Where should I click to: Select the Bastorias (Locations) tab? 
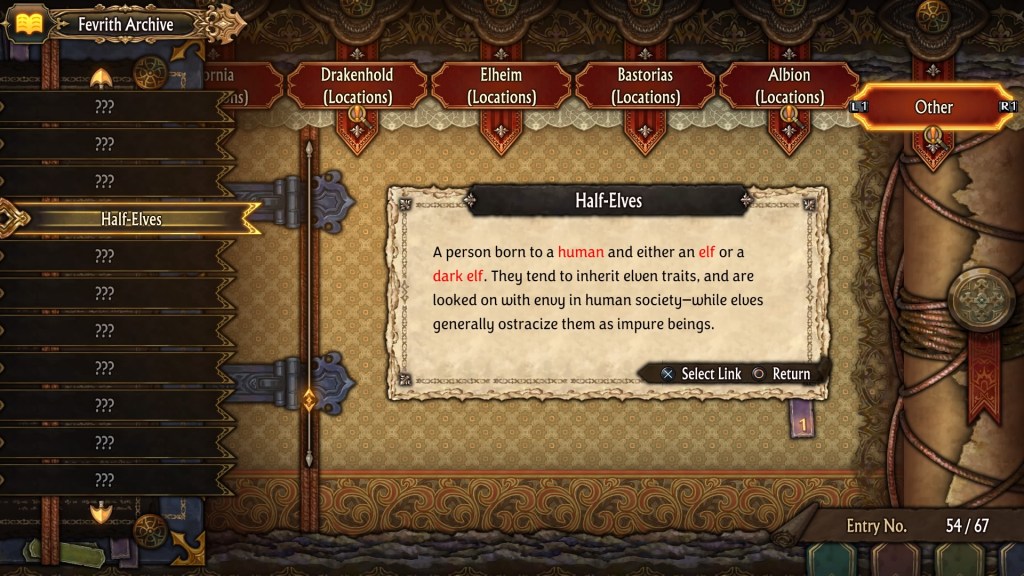point(645,86)
